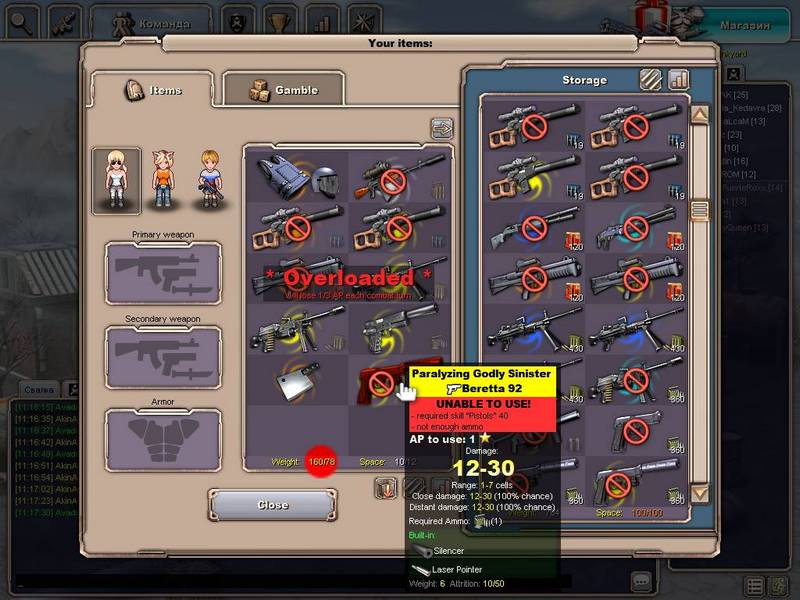Select the red Beretta 92 pistol
This screenshot has width=800, height=600.
point(385,380)
